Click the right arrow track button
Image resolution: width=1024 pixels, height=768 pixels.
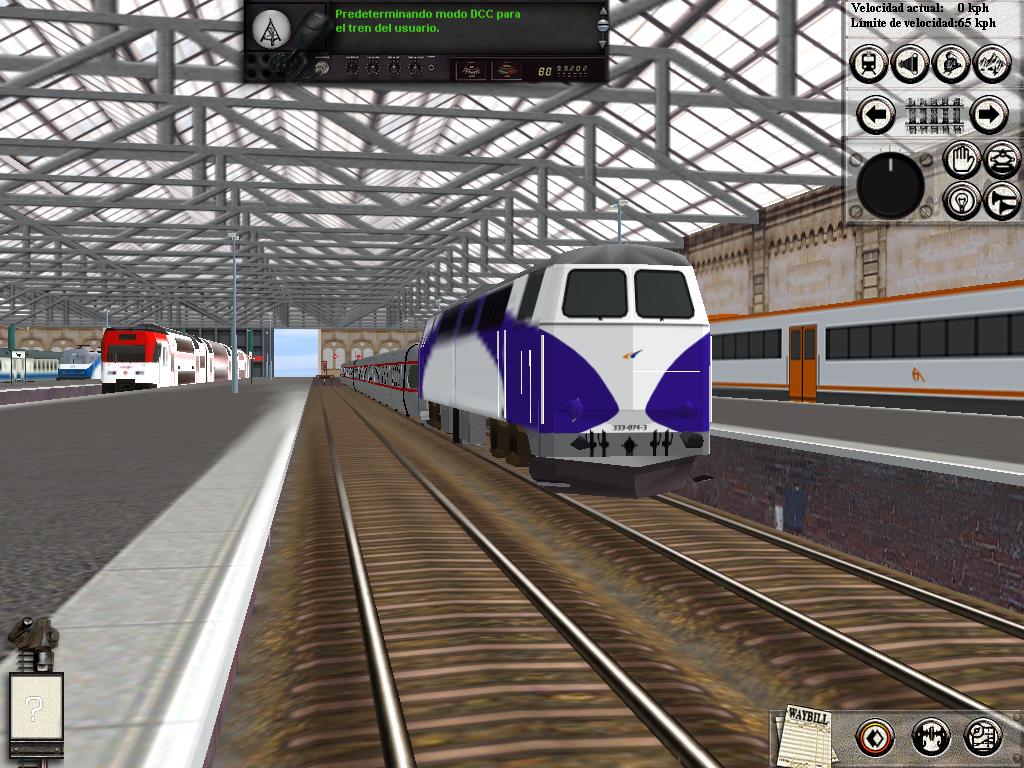coord(987,115)
